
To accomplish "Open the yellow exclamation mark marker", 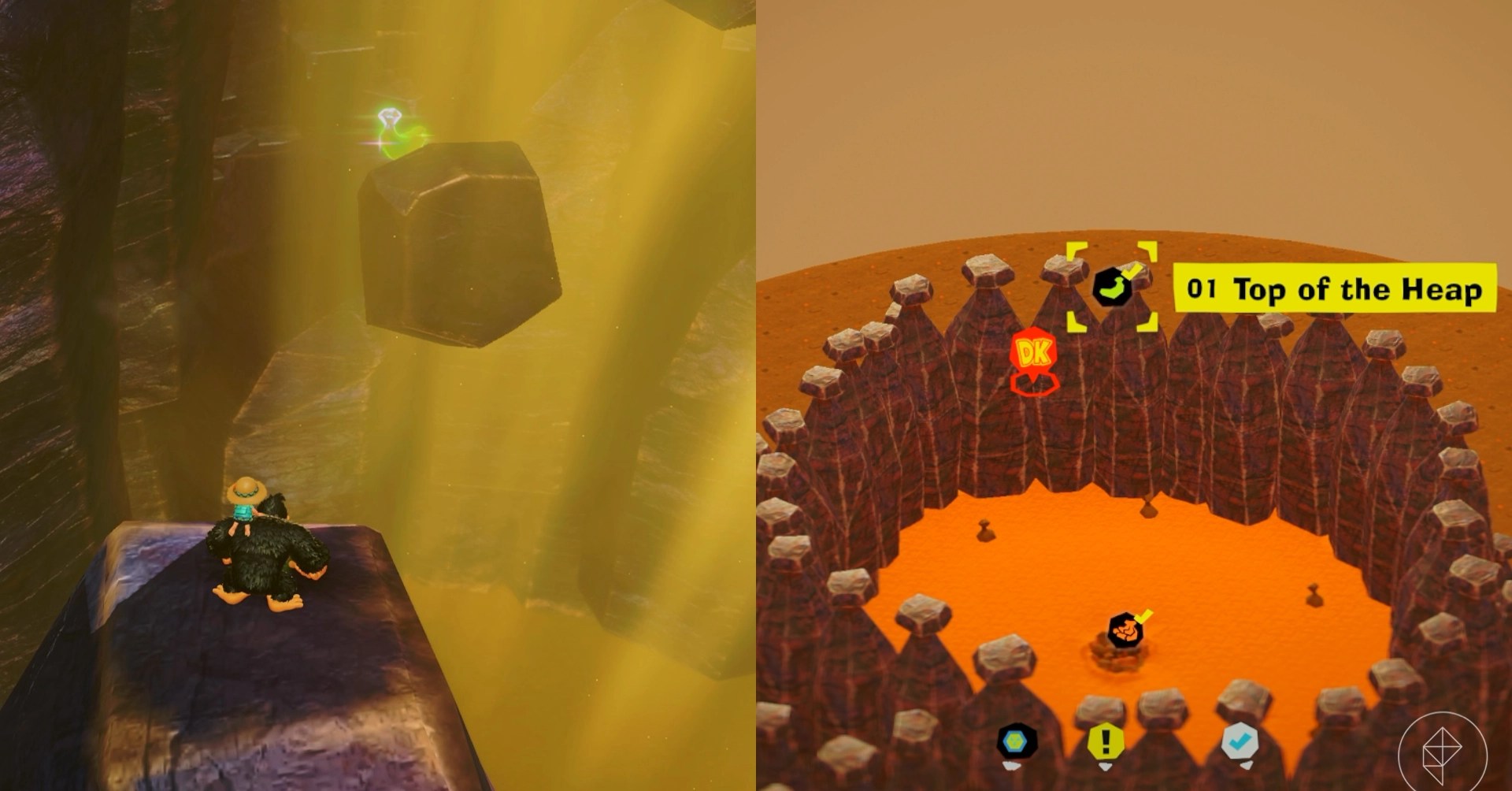I will click(1106, 742).
